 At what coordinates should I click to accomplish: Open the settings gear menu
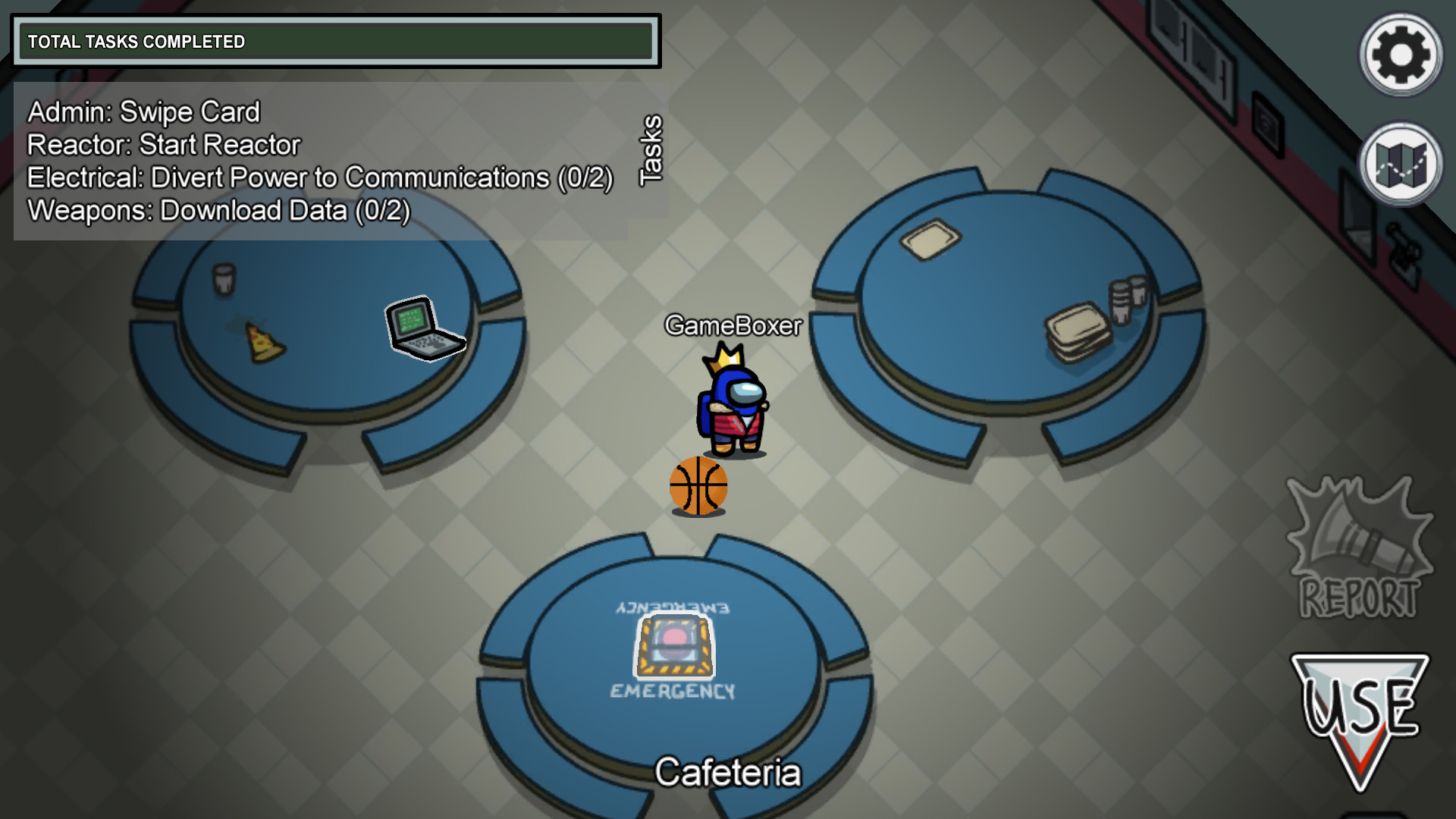click(1399, 53)
